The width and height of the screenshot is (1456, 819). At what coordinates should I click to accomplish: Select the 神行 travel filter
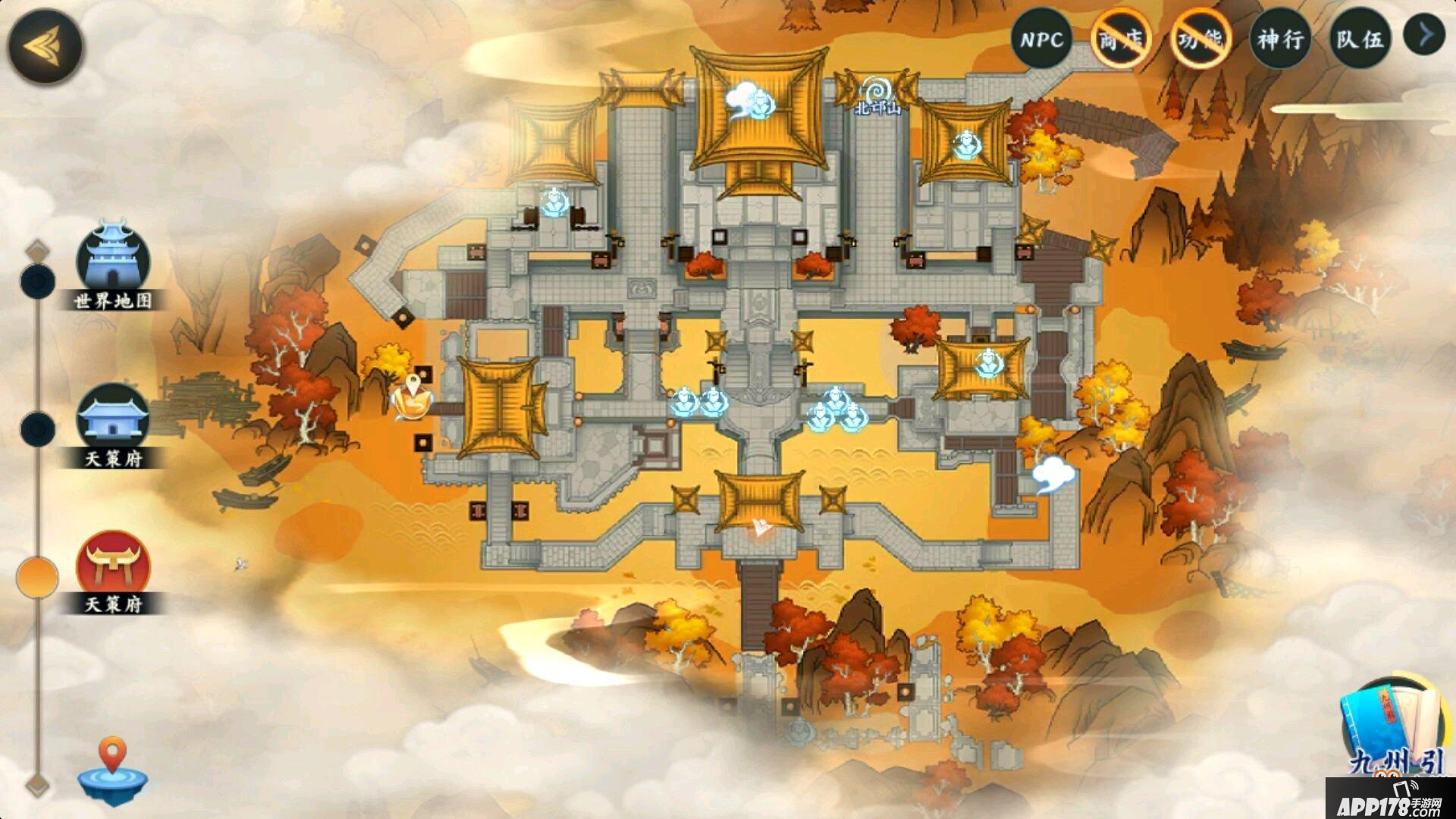pos(1280,39)
